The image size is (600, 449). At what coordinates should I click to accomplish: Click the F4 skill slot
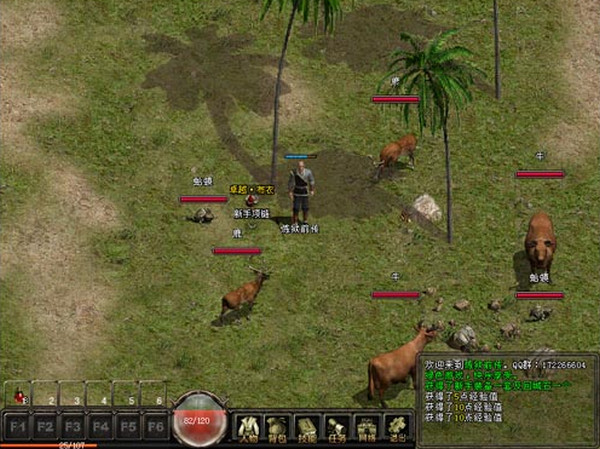click(99, 424)
